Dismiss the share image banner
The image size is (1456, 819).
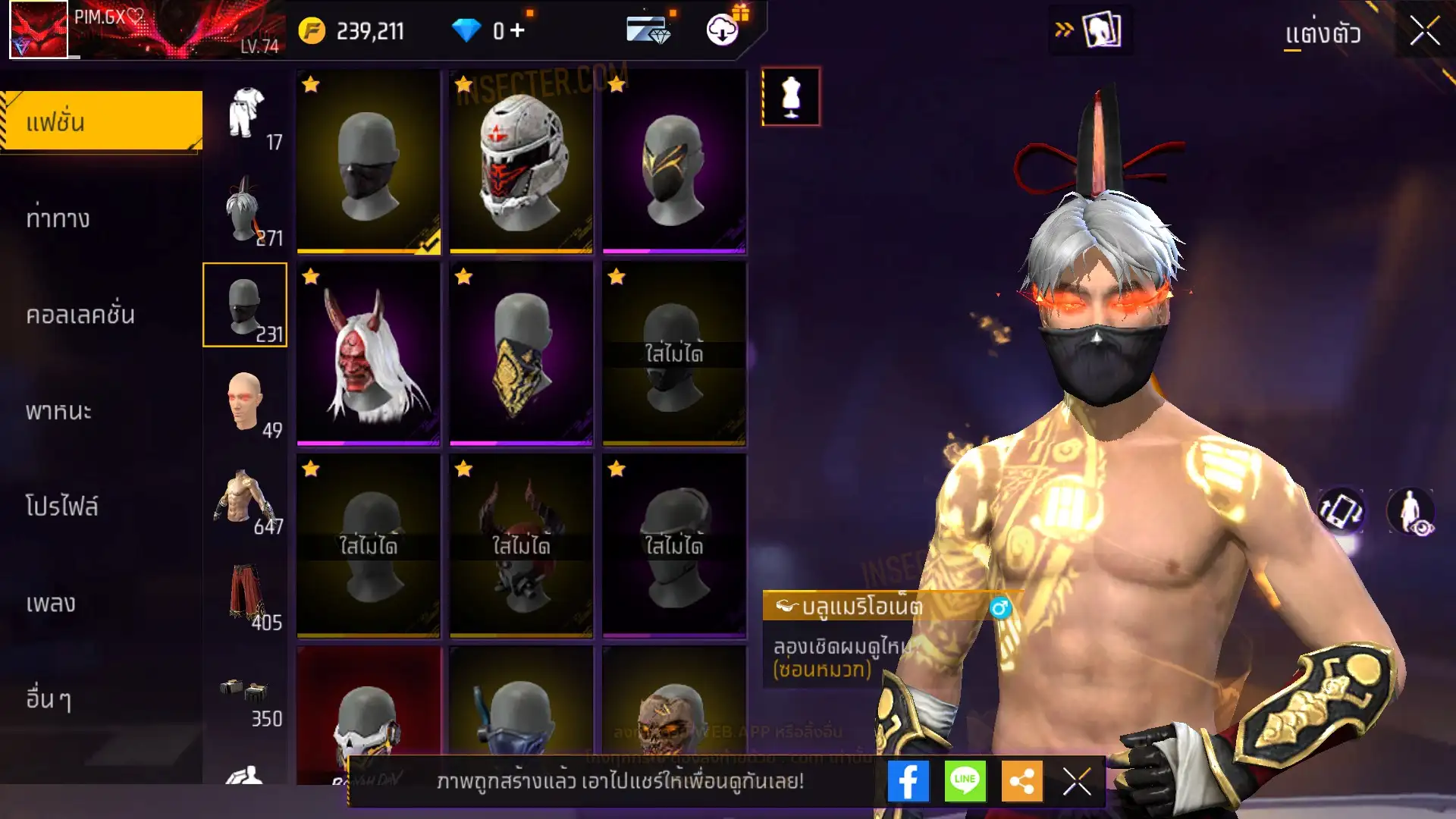[1077, 781]
